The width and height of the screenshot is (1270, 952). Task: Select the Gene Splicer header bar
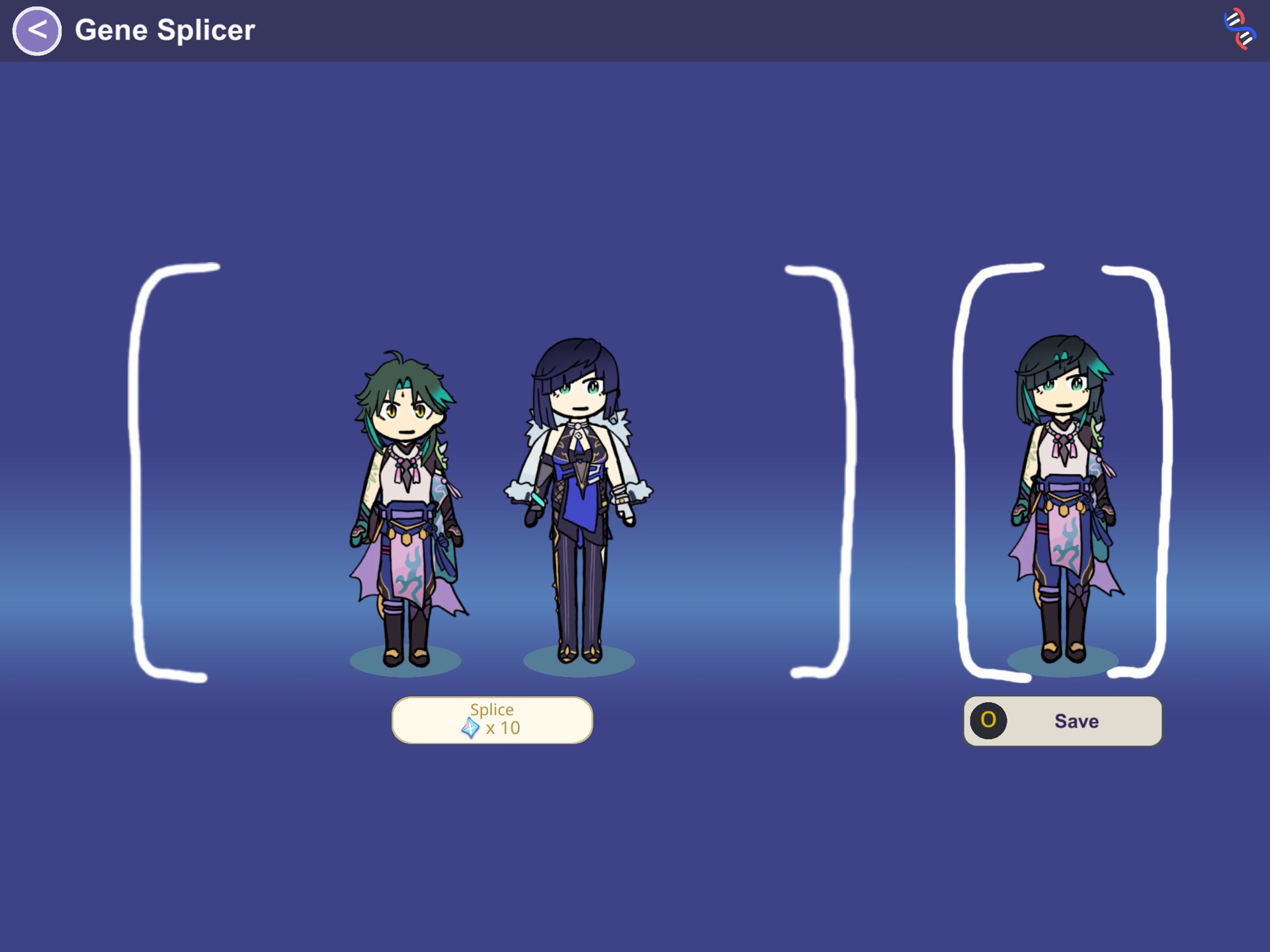click(x=635, y=30)
